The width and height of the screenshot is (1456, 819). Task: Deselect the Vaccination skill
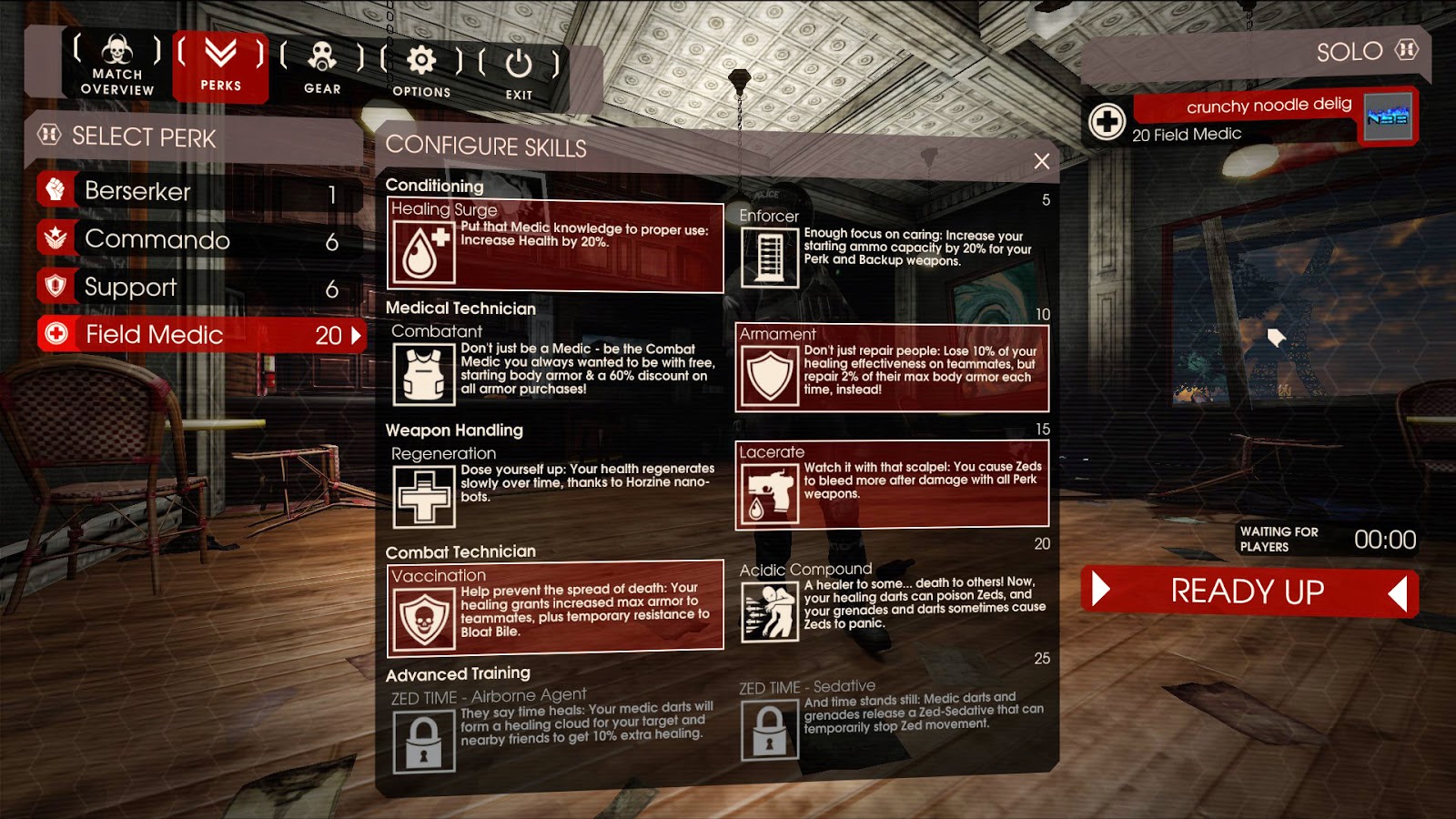pos(555,607)
